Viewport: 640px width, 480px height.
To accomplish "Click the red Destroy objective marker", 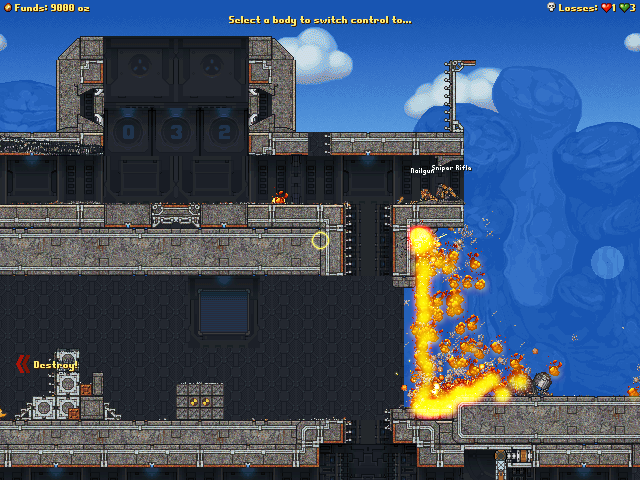I will tap(24, 365).
